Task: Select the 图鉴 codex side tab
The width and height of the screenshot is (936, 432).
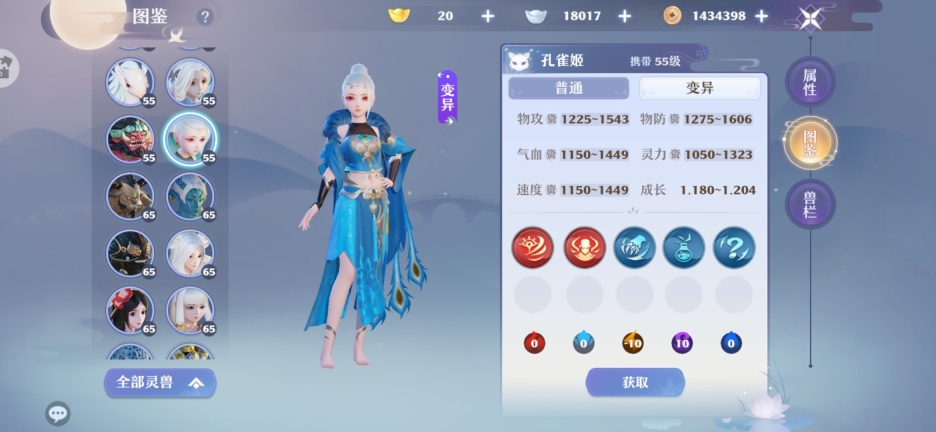Action: tap(810, 144)
